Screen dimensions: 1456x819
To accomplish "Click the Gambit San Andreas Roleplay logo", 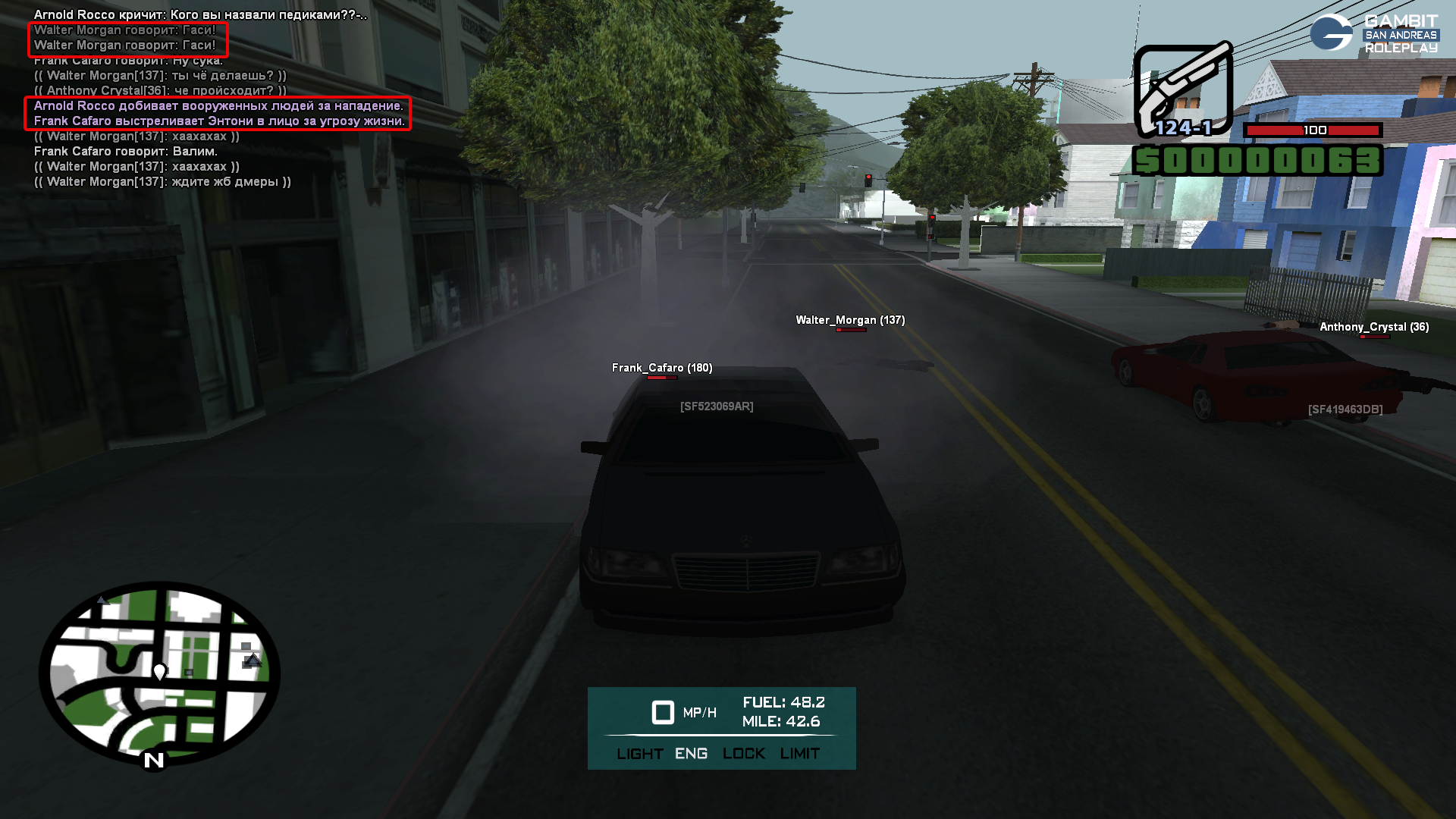I will (1373, 33).
